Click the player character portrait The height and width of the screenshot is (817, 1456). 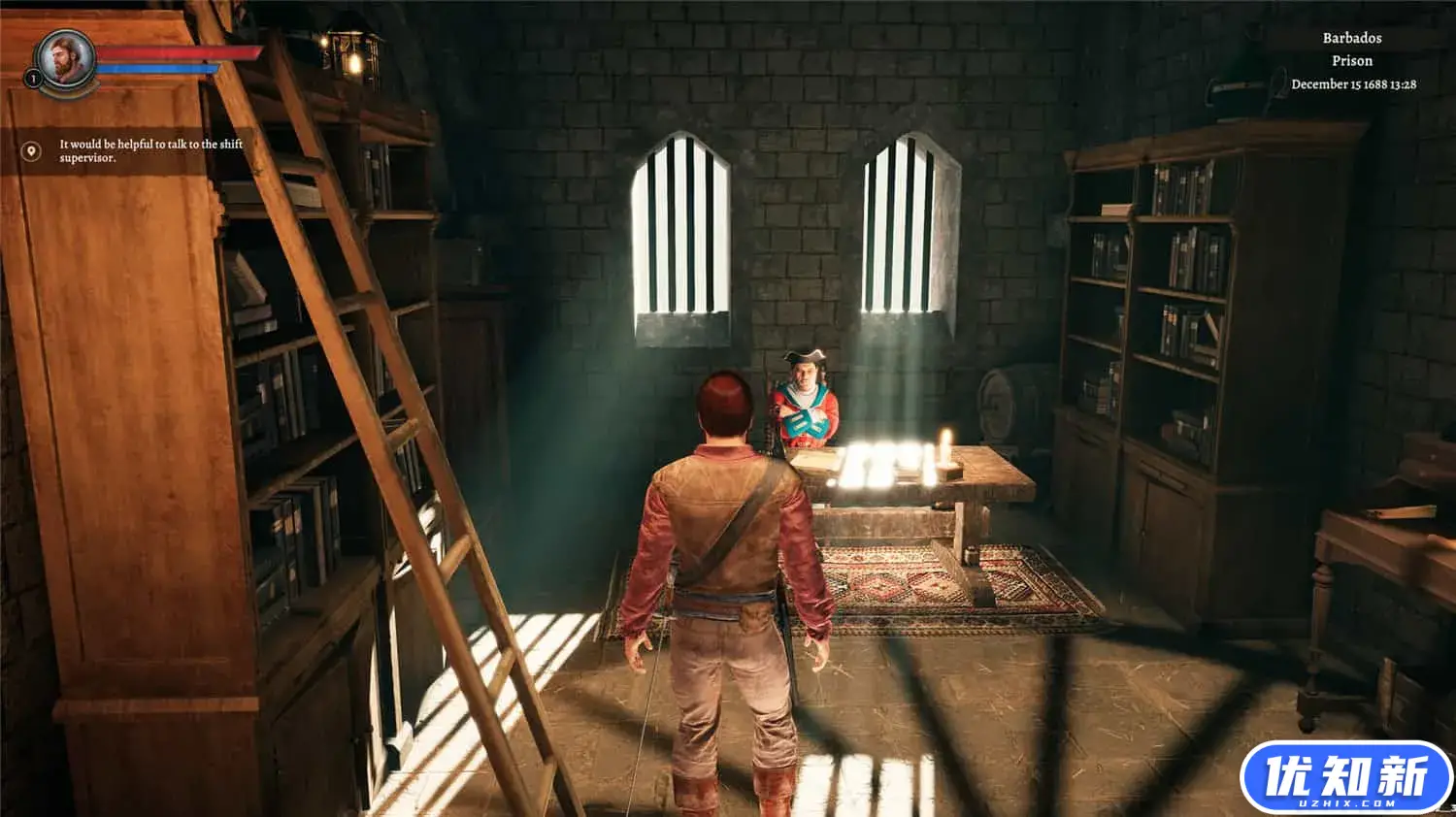pyautogui.click(x=66, y=59)
